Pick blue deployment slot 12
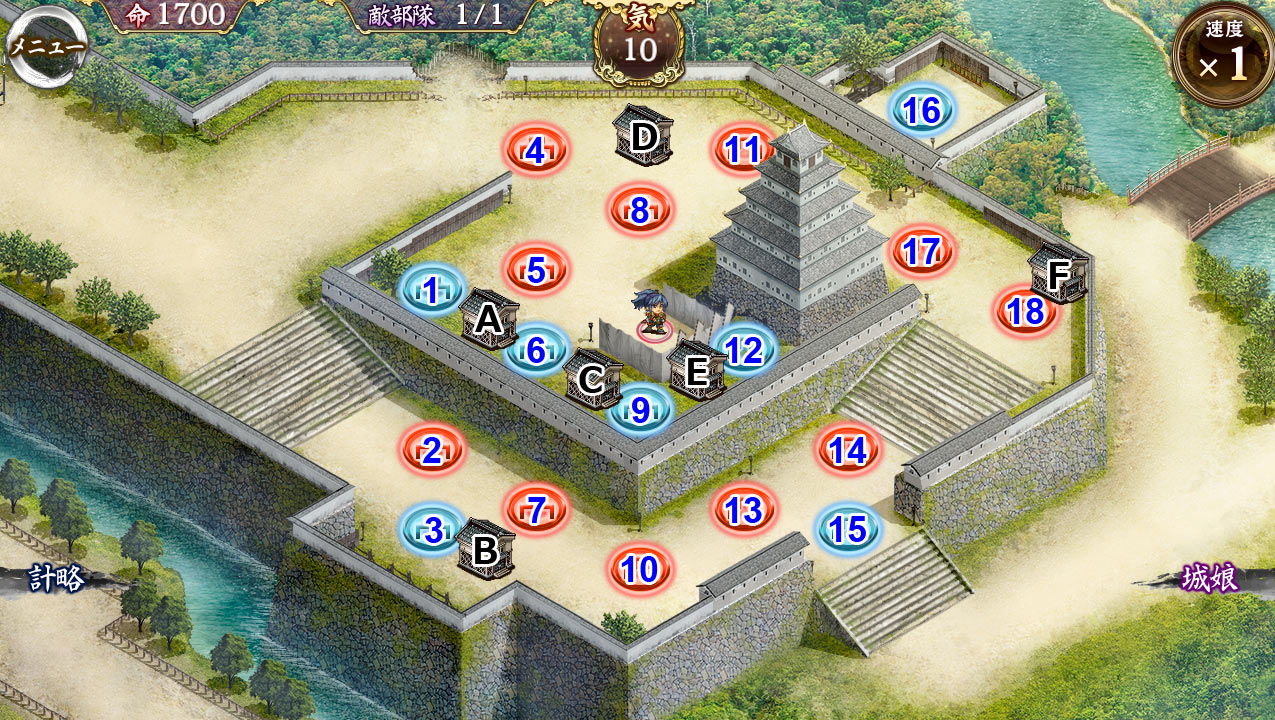1275x720 pixels. (x=744, y=350)
